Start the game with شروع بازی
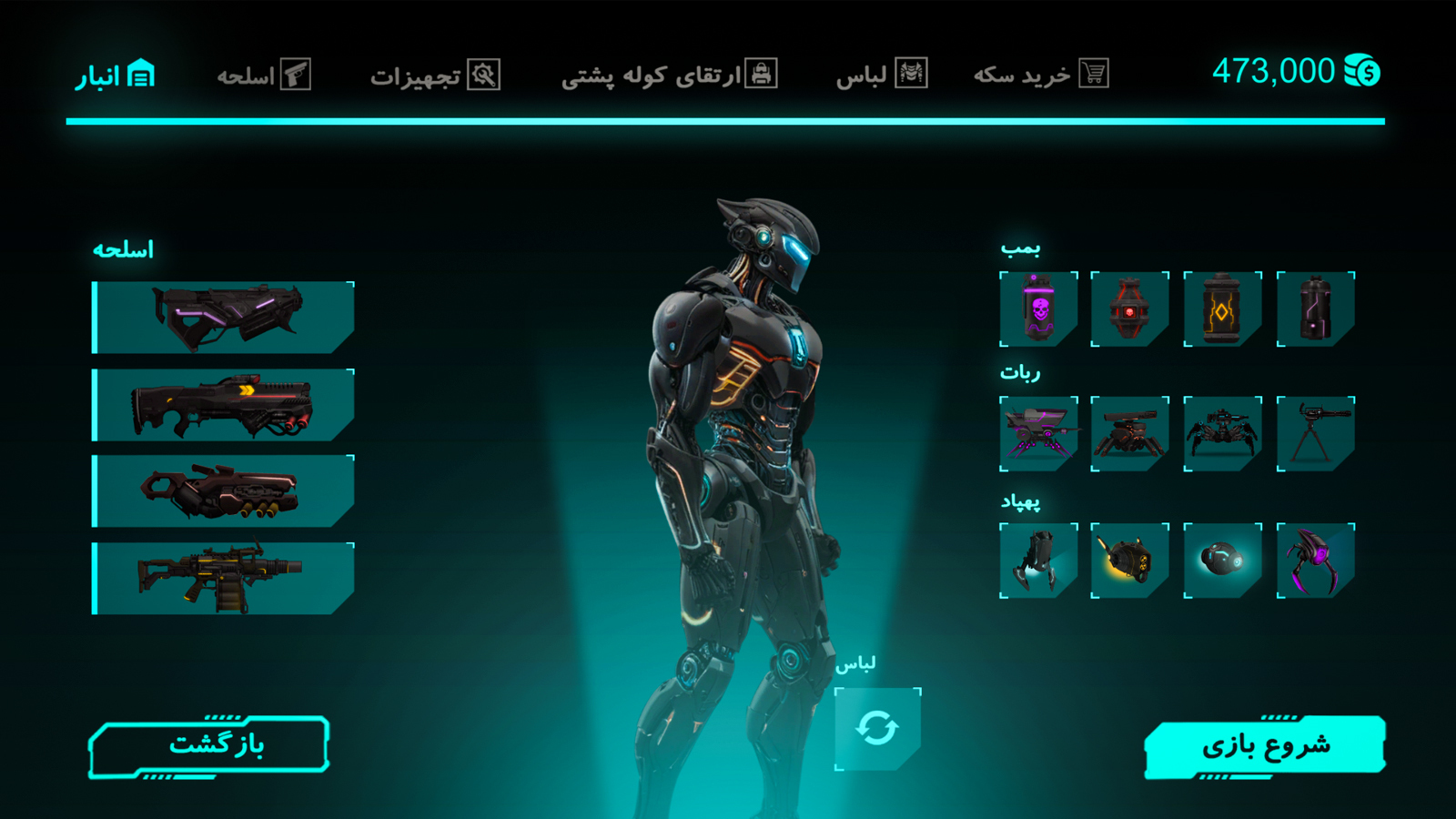Screen dimensions: 1456x819 pyautogui.click(x=1265, y=747)
